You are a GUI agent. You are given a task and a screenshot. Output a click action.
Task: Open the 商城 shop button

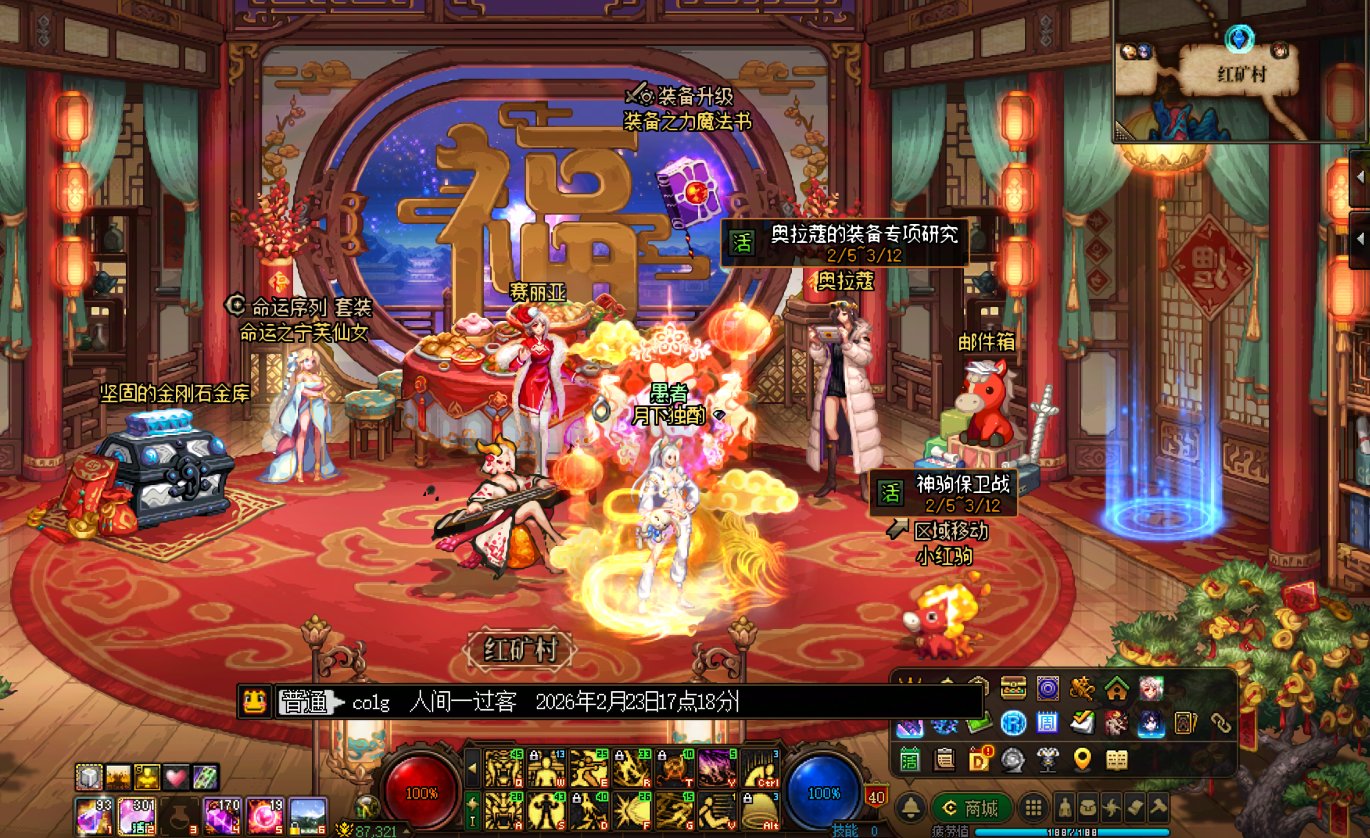tap(970, 808)
